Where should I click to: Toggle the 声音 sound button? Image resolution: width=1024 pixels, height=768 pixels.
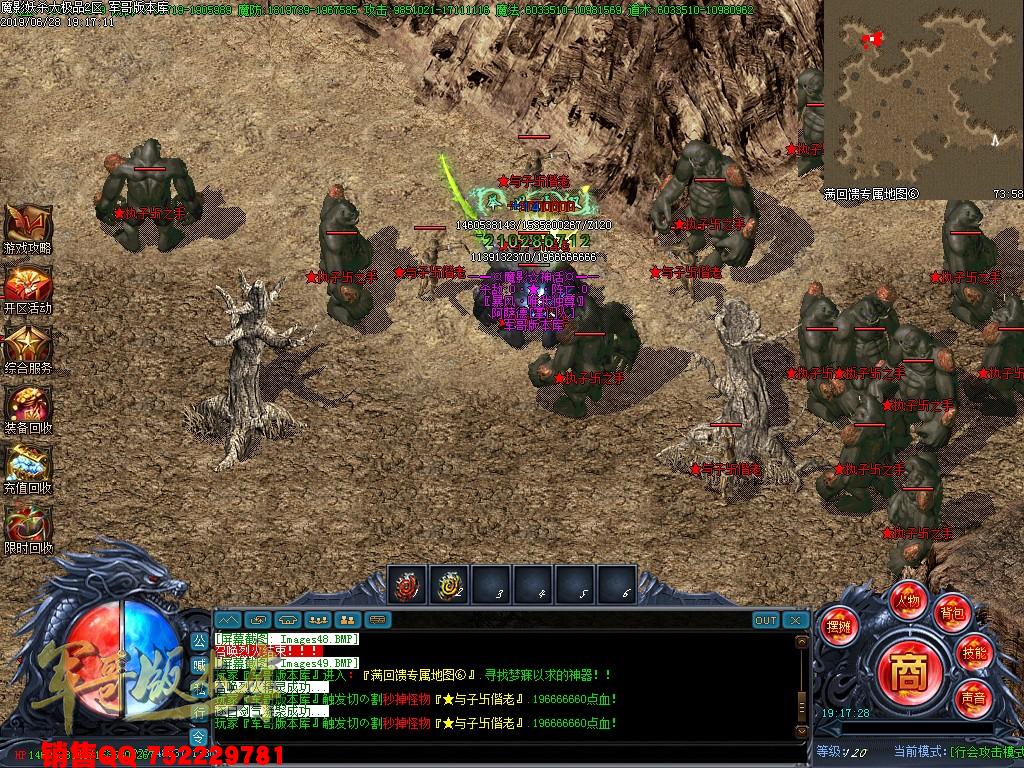pos(972,695)
